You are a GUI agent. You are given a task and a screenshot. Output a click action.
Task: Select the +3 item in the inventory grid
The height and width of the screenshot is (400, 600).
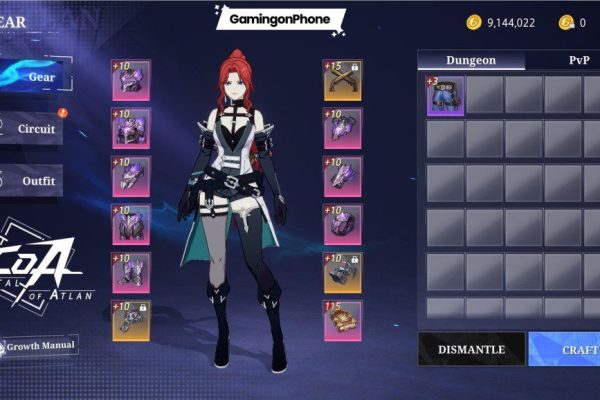tap(445, 96)
